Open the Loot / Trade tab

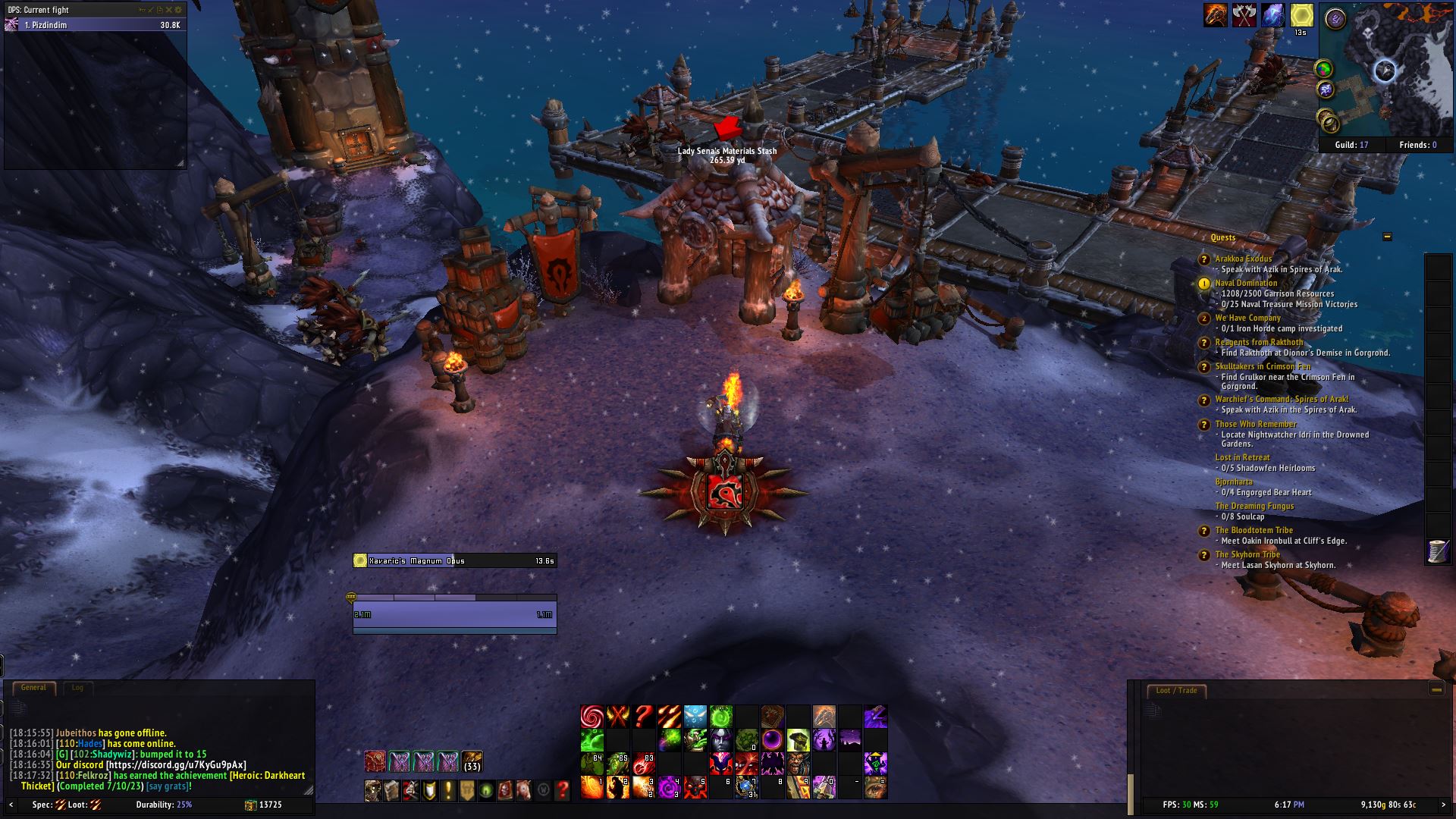pyautogui.click(x=1176, y=691)
